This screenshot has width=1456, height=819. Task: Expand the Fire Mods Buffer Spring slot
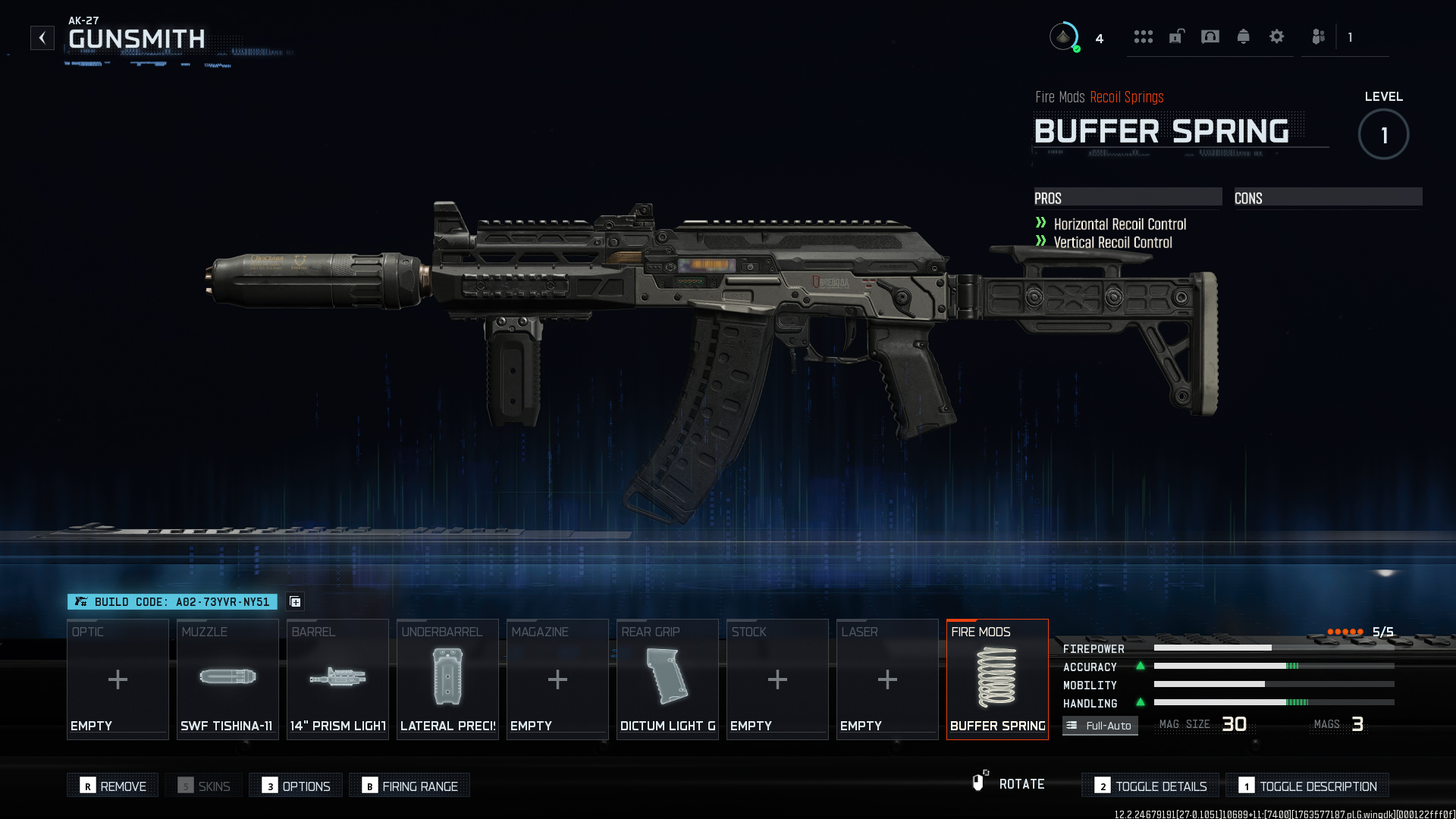tap(997, 679)
